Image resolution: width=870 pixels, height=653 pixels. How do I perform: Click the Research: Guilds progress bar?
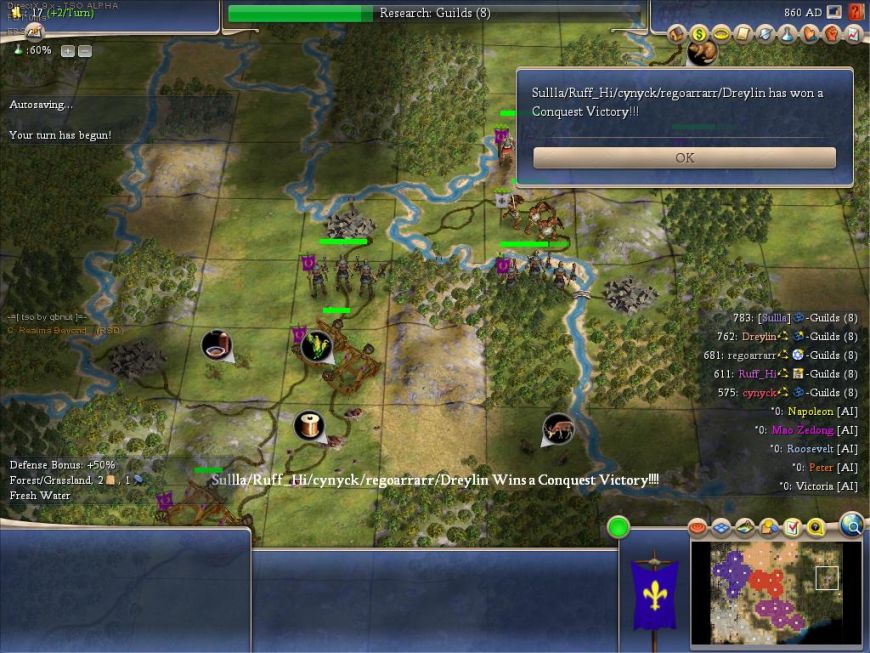click(434, 13)
